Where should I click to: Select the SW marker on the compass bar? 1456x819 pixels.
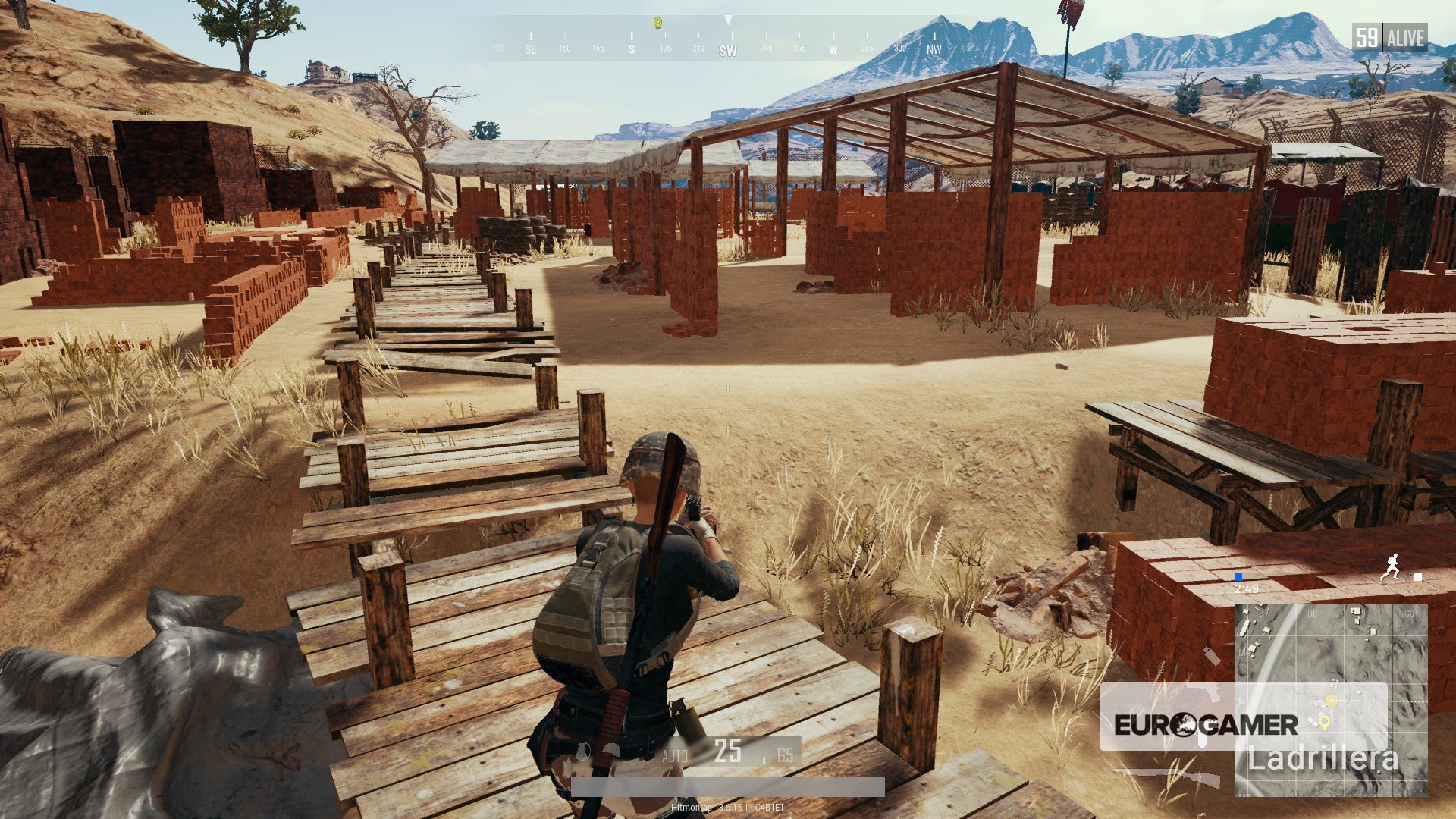tap(726, 50)
